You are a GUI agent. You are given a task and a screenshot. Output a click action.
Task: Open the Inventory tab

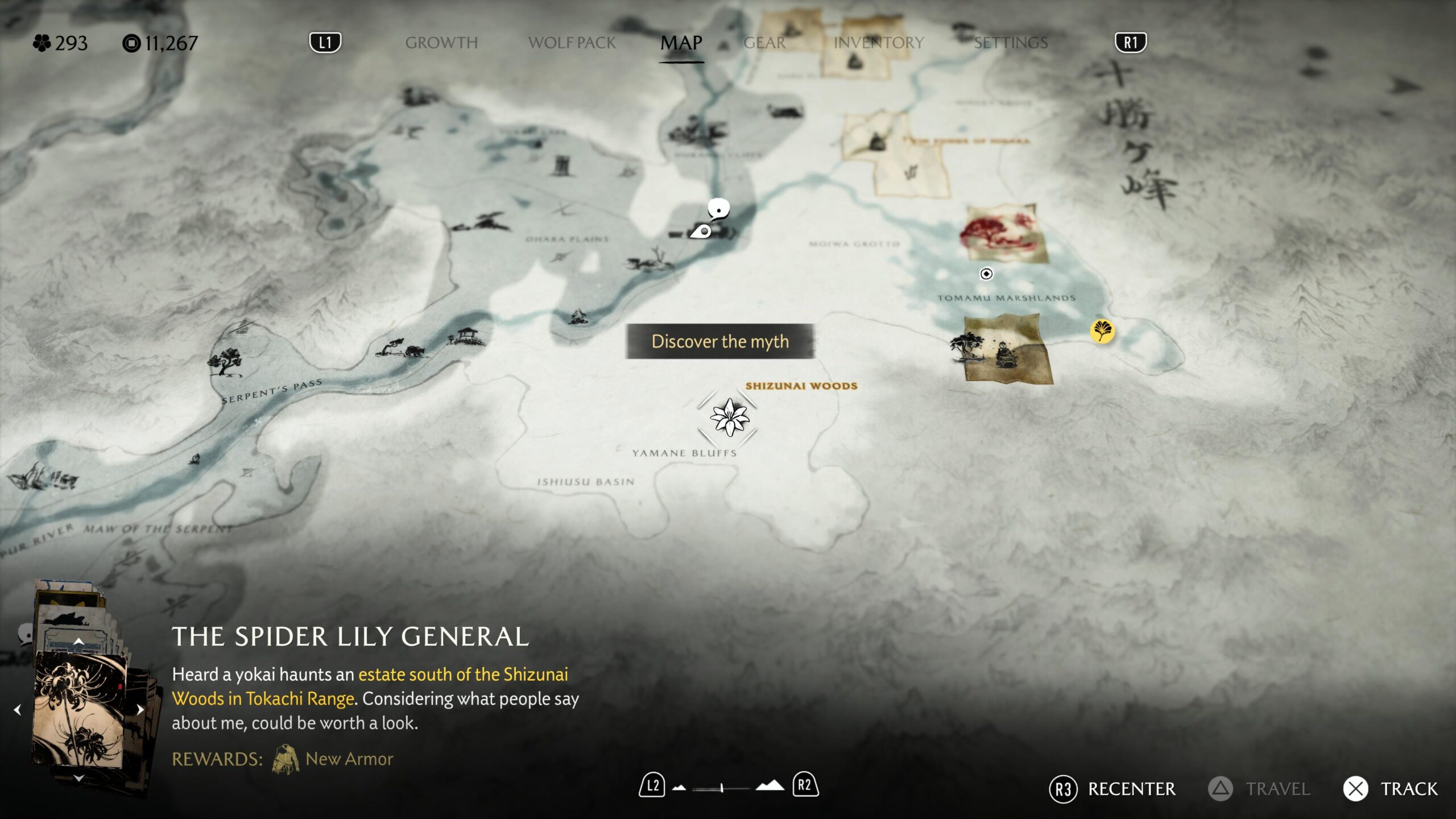878,43
